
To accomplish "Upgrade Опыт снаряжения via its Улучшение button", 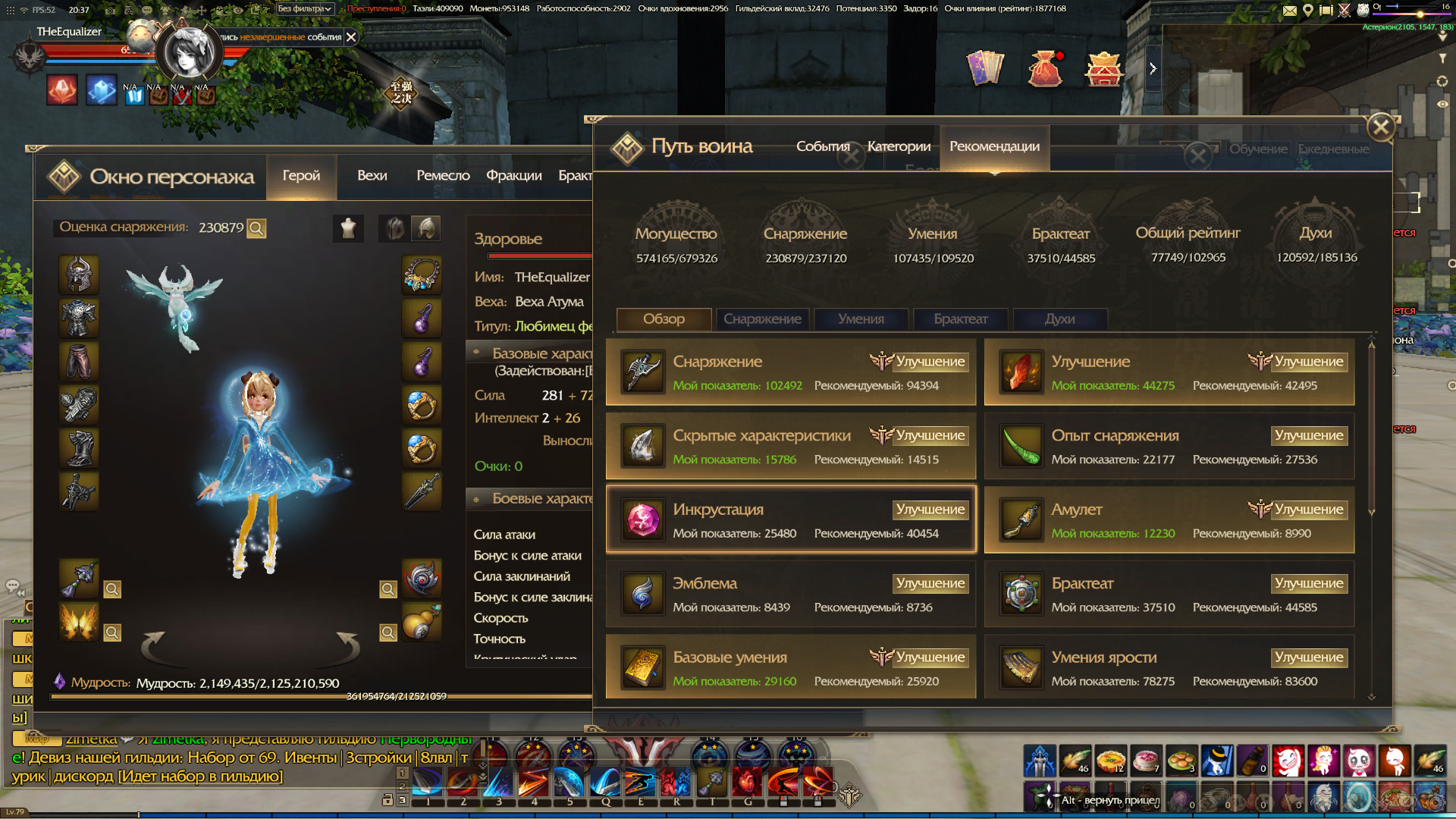I will [x=1309, y=435].
